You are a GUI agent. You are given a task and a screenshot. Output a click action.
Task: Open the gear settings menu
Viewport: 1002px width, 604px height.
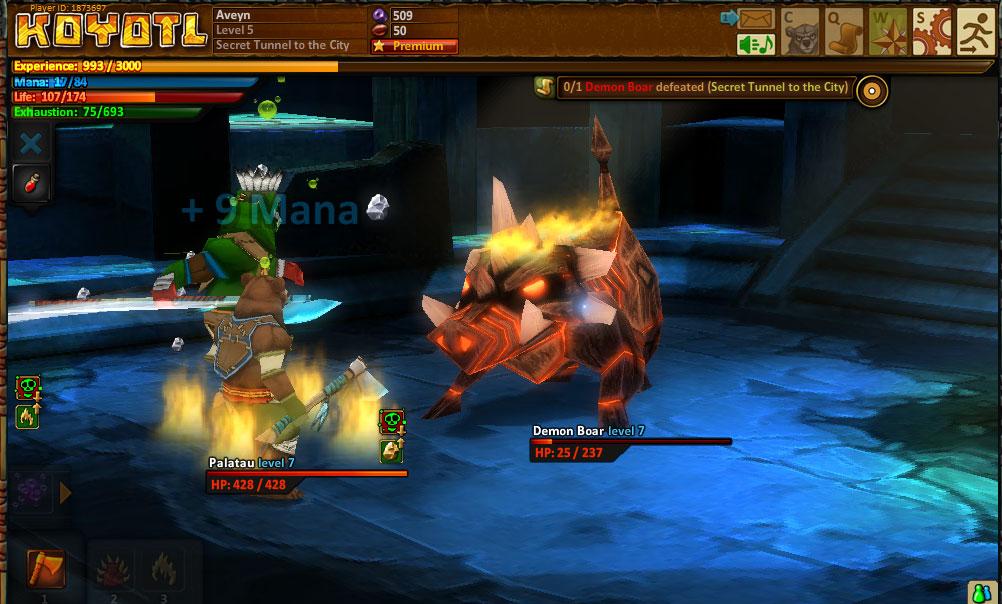pos(932,32)
